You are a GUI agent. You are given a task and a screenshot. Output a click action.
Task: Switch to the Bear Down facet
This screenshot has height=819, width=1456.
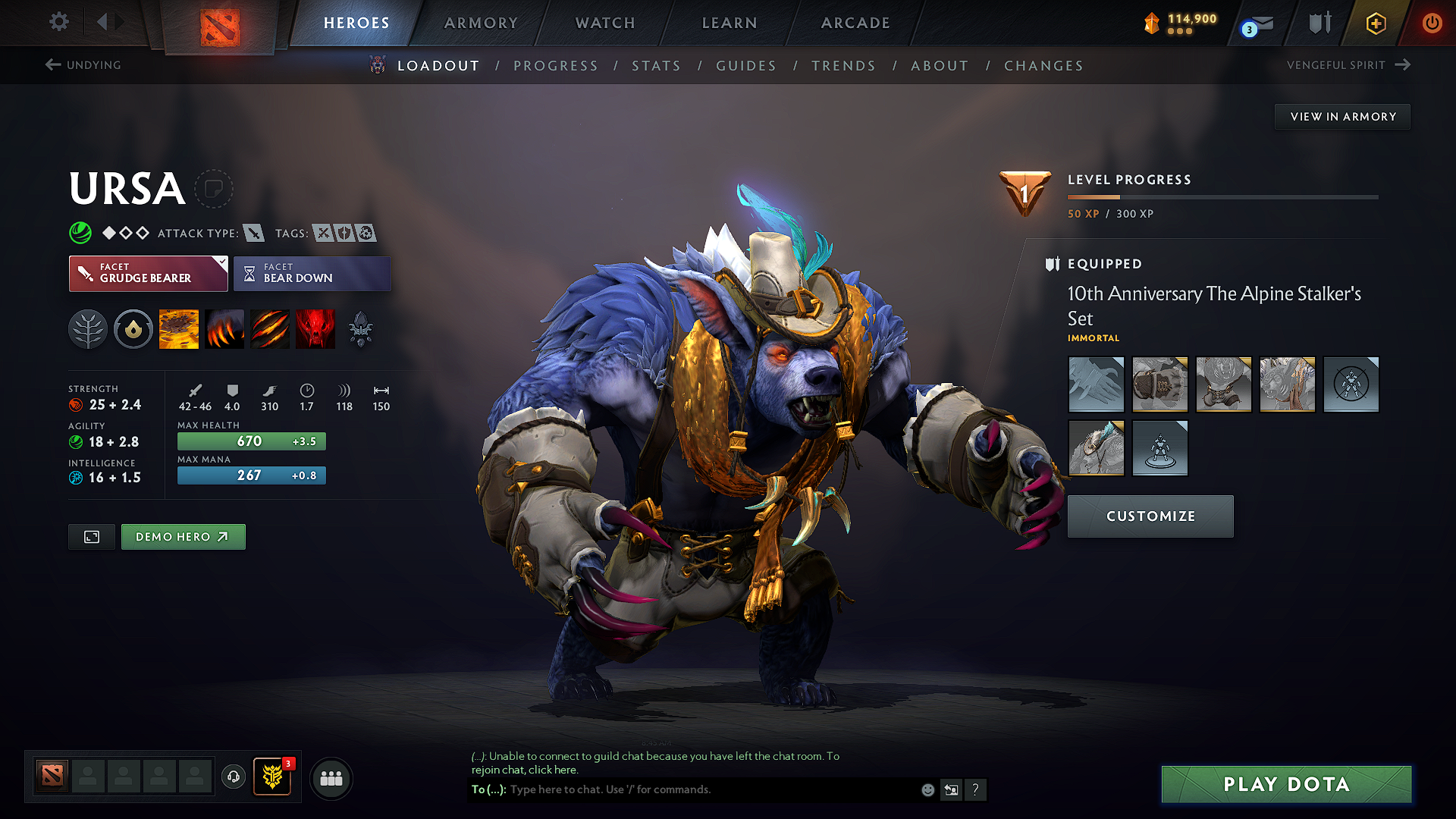(312, 273)
